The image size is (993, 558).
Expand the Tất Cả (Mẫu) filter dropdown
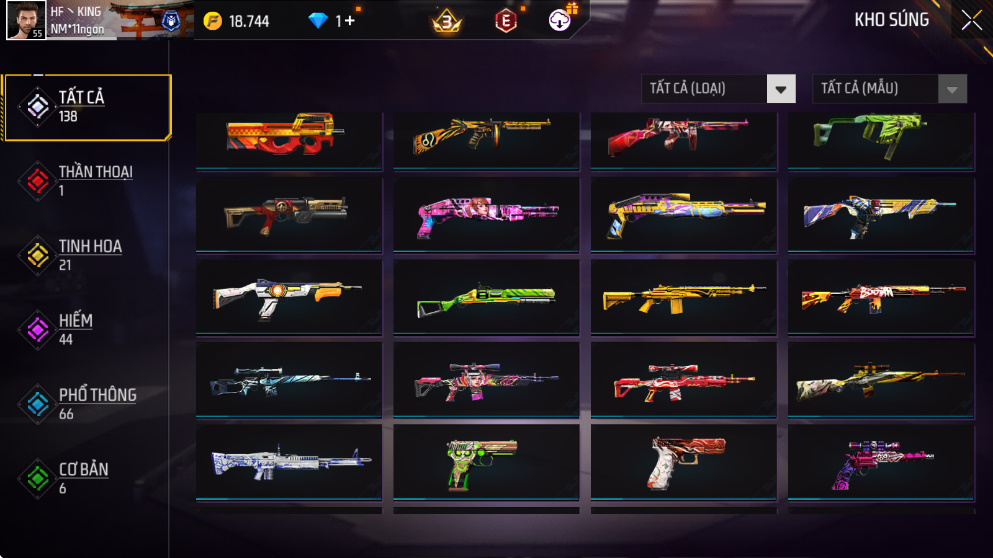coord(889,89)
